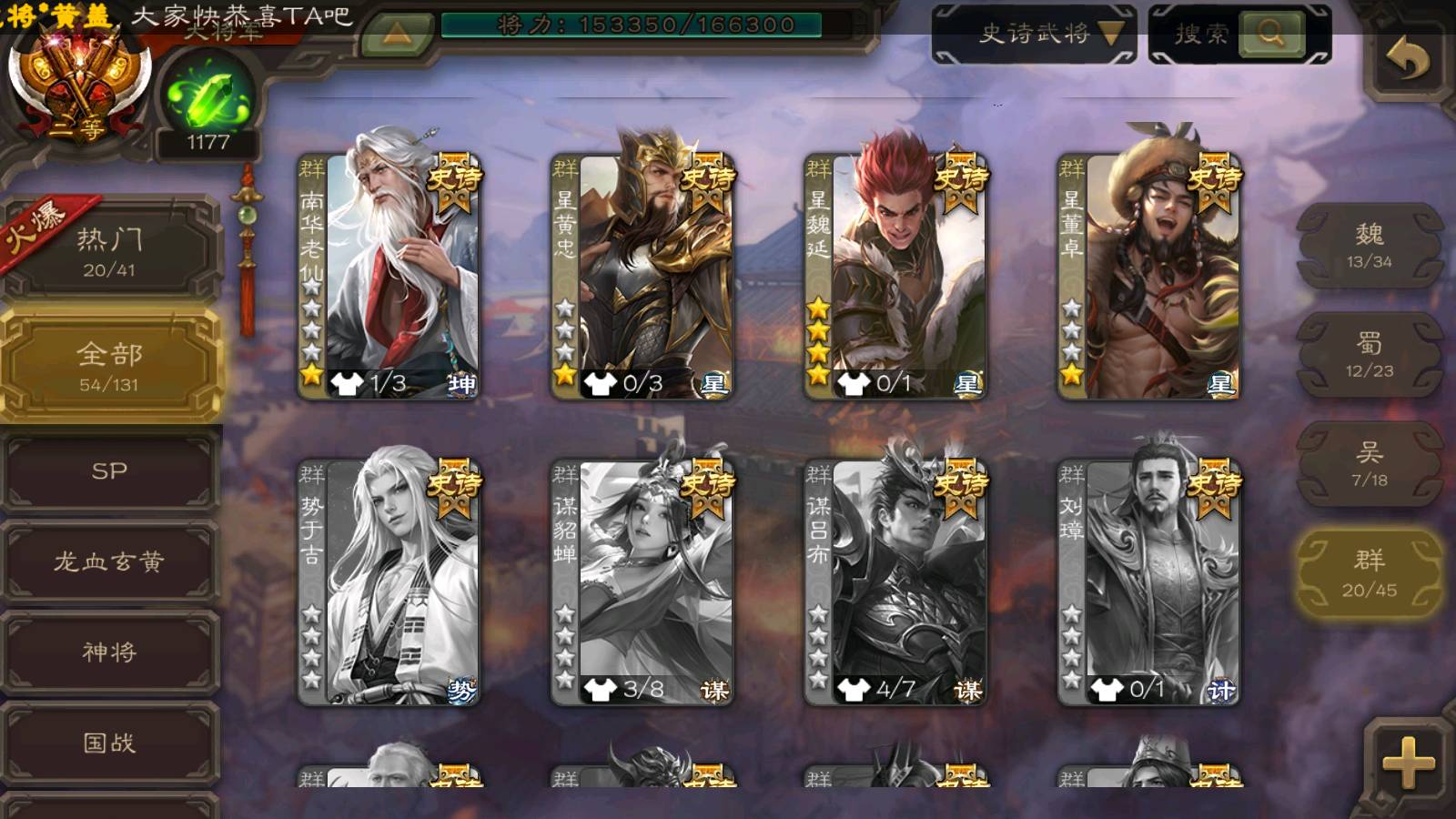1456x819 pixels.
Task: Select the 谋貂蝉 general card
Action: tap(642, 581)
